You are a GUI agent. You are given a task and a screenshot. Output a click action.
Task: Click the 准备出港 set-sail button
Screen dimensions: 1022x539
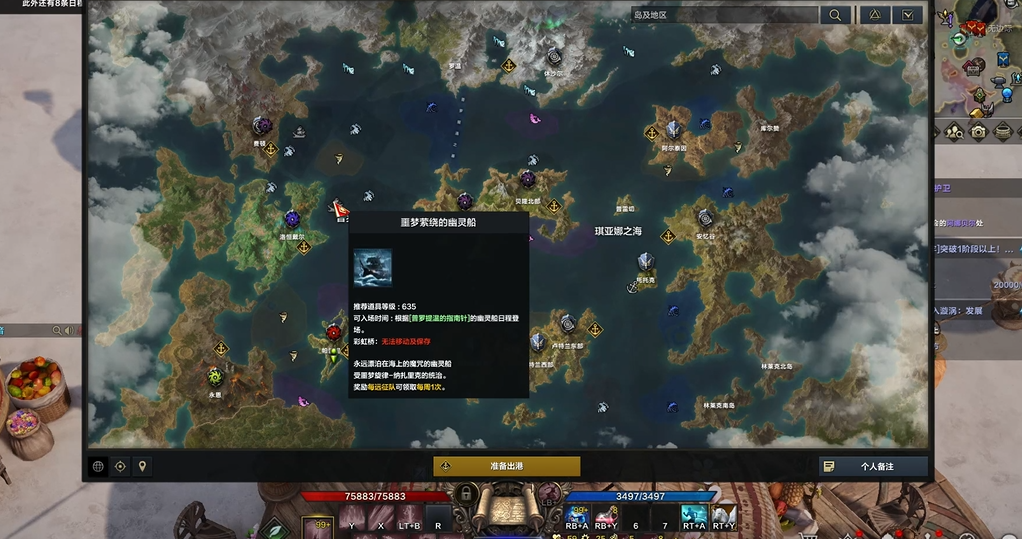click(x=506, y=466)
